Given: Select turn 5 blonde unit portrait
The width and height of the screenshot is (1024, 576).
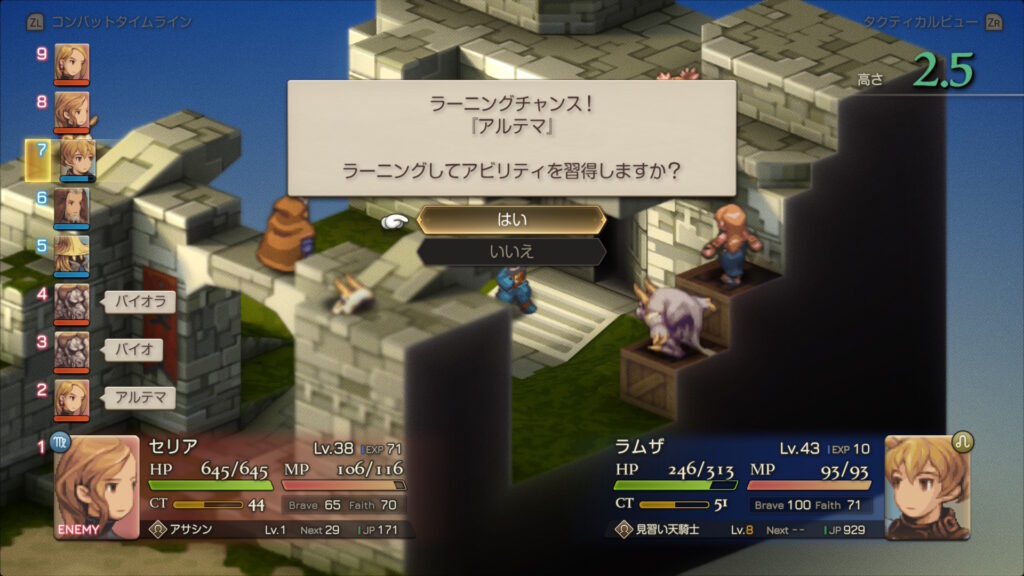Looking at the screenshot, I should pos(71,254).
